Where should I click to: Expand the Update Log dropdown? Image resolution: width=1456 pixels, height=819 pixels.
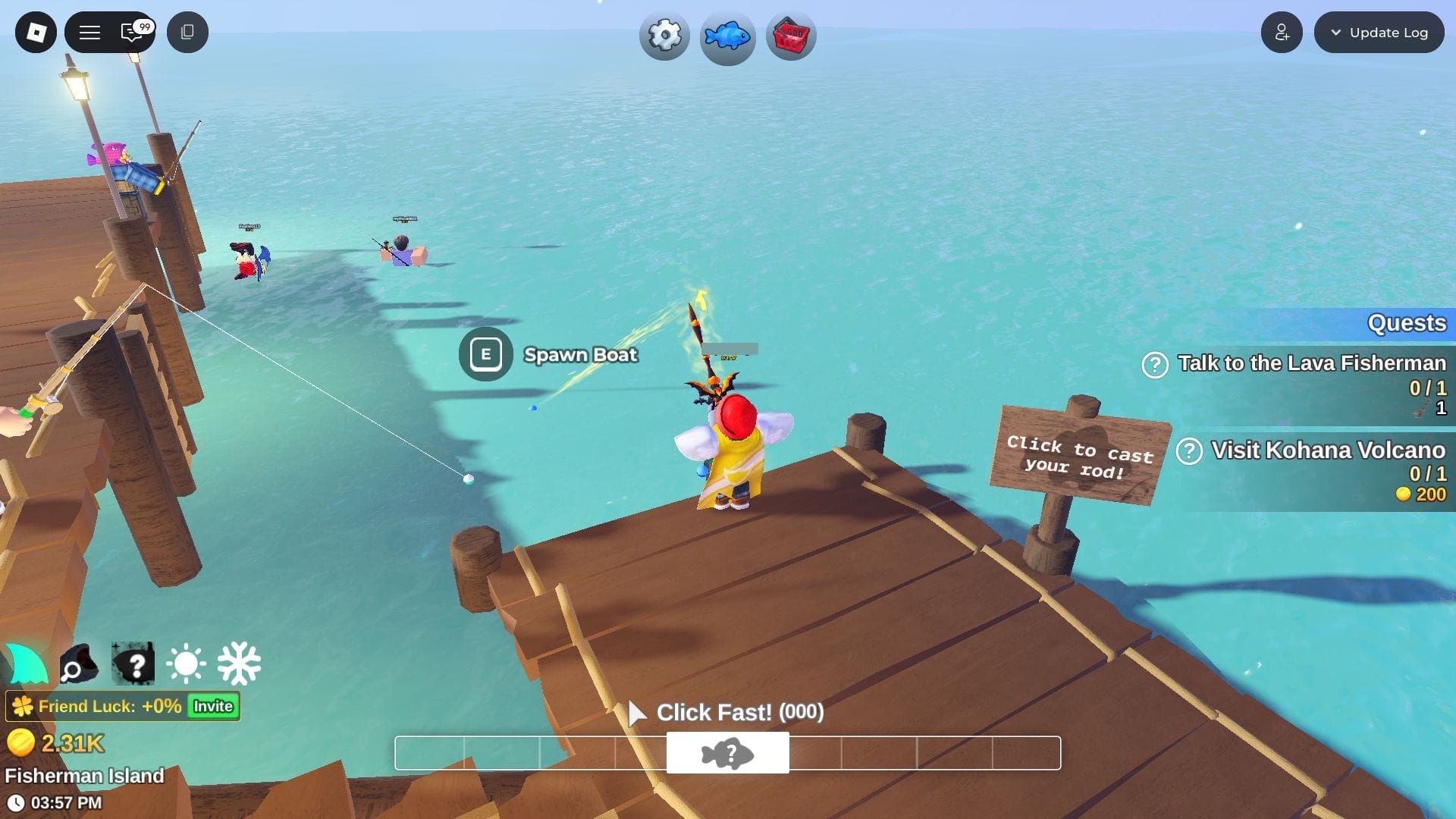pyautogui.click(x=1379, y=32)
